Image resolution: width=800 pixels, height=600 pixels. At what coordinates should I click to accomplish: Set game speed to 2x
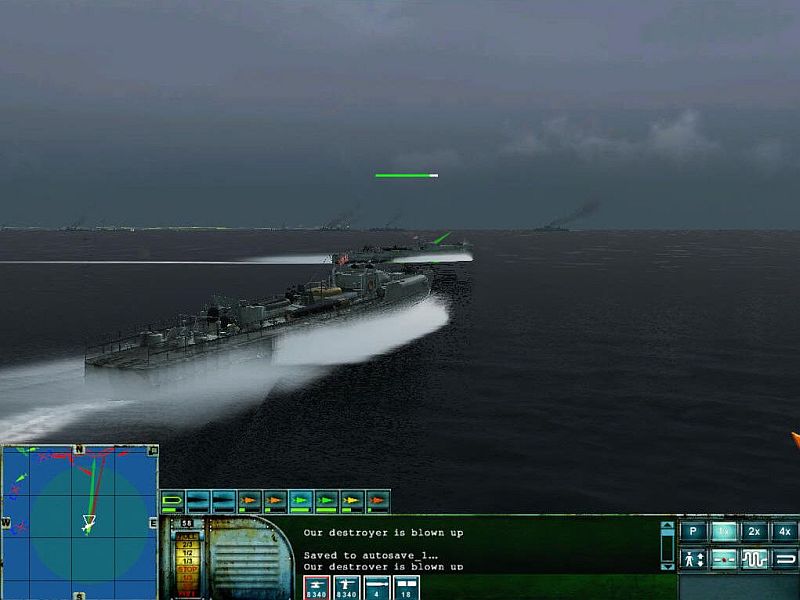pyautogui.click(x=755, y=532)
